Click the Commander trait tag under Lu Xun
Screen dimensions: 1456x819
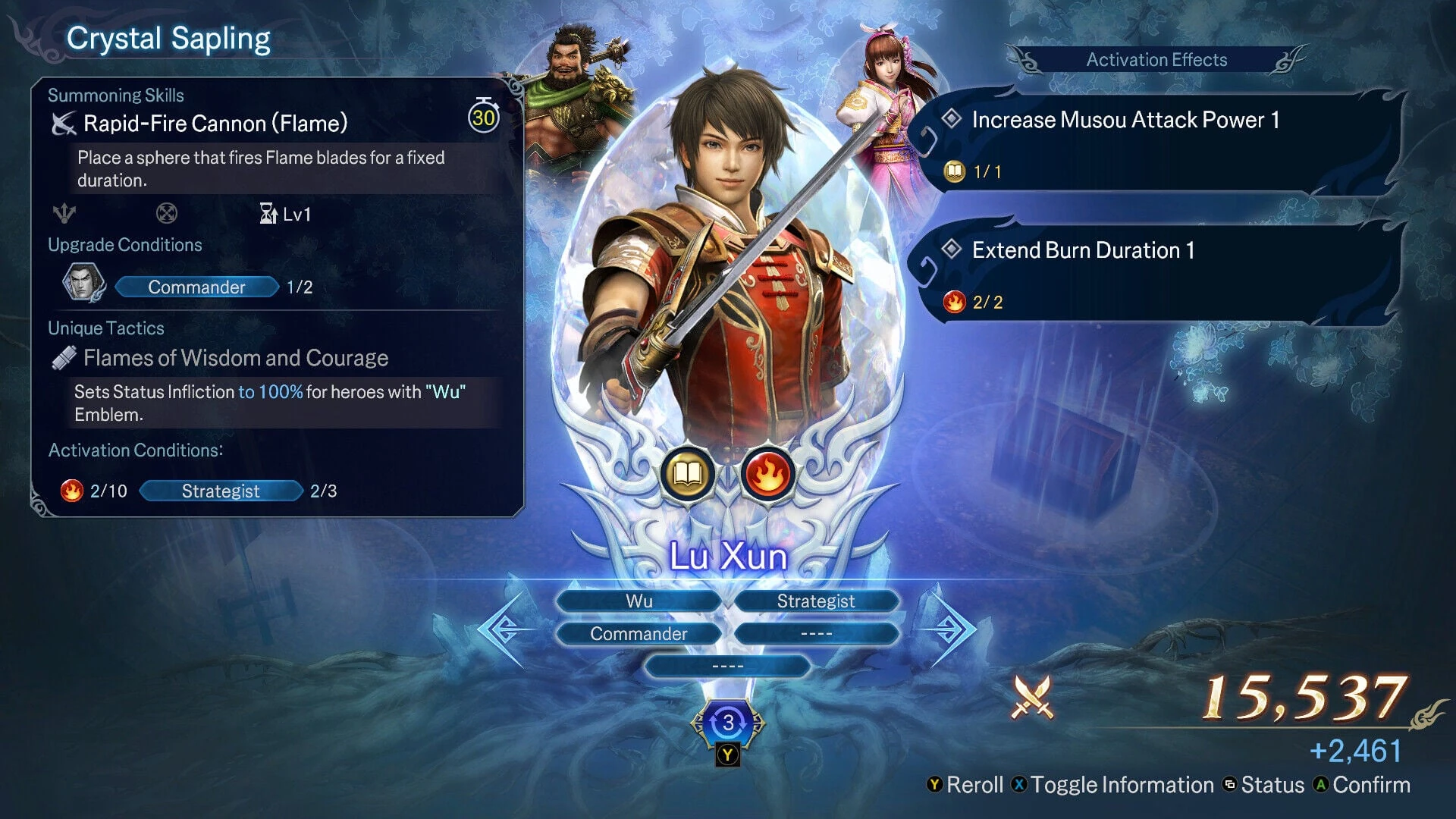(639, 634)
